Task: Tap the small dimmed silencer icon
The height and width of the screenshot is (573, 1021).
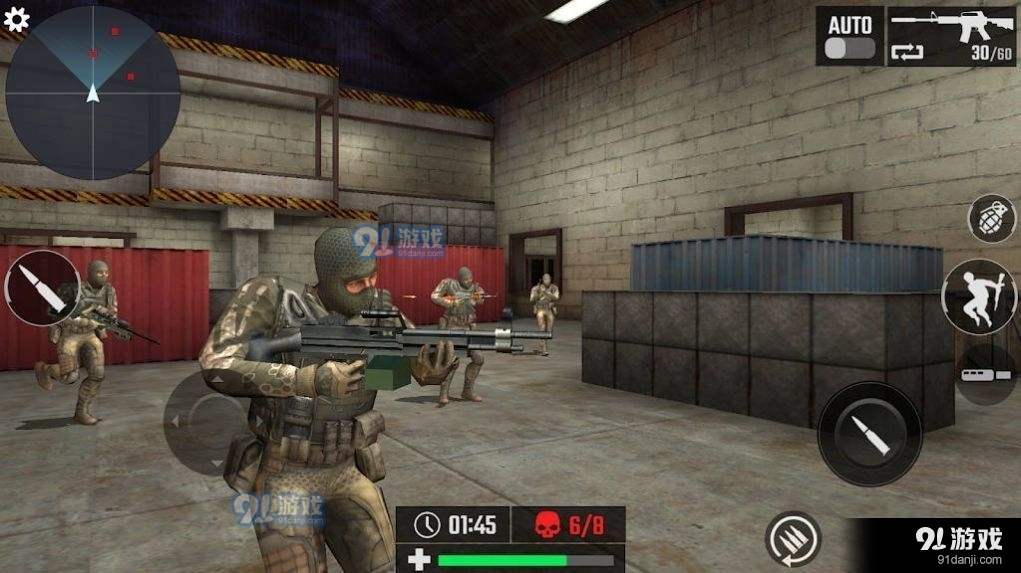Action: tap(988, 373)
